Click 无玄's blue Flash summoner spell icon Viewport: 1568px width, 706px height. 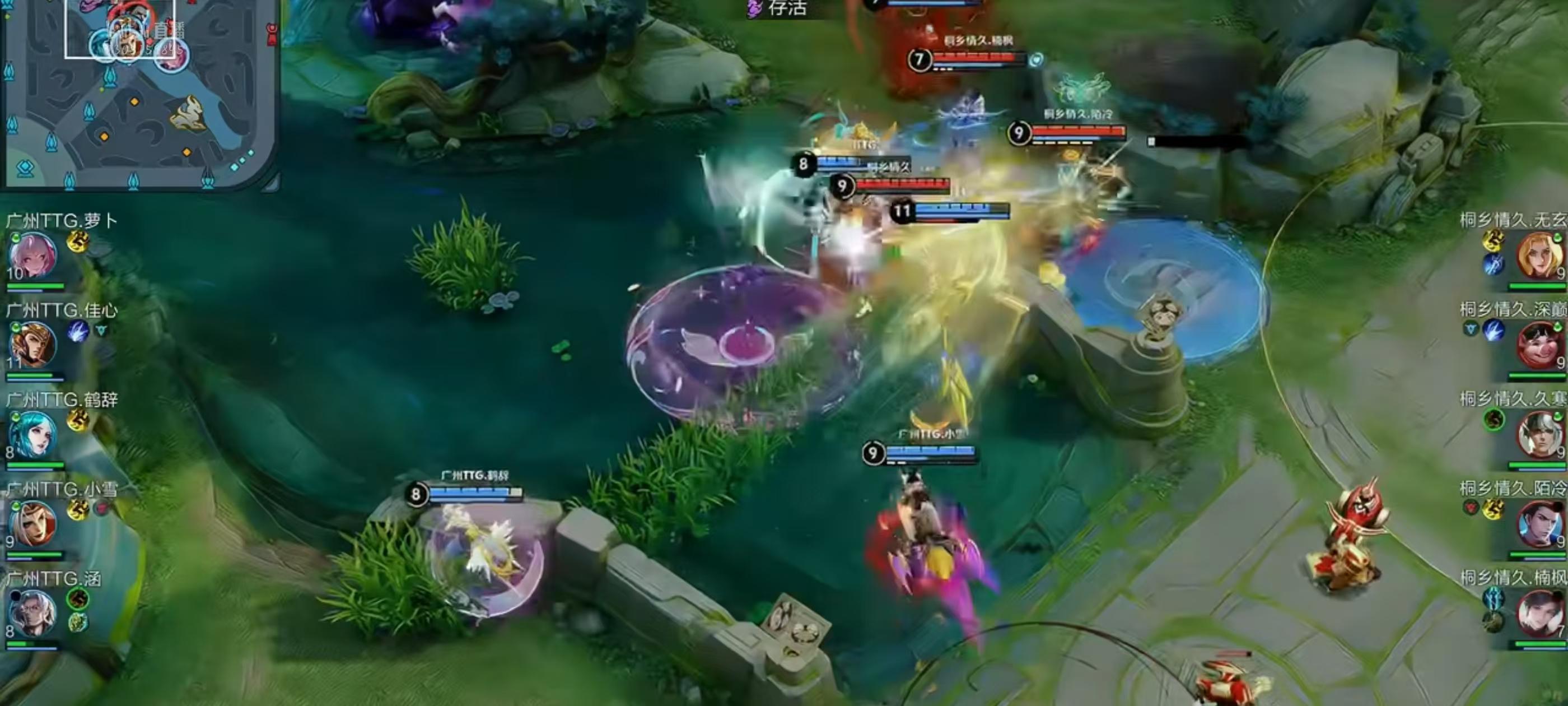(x=1492, y=264)
